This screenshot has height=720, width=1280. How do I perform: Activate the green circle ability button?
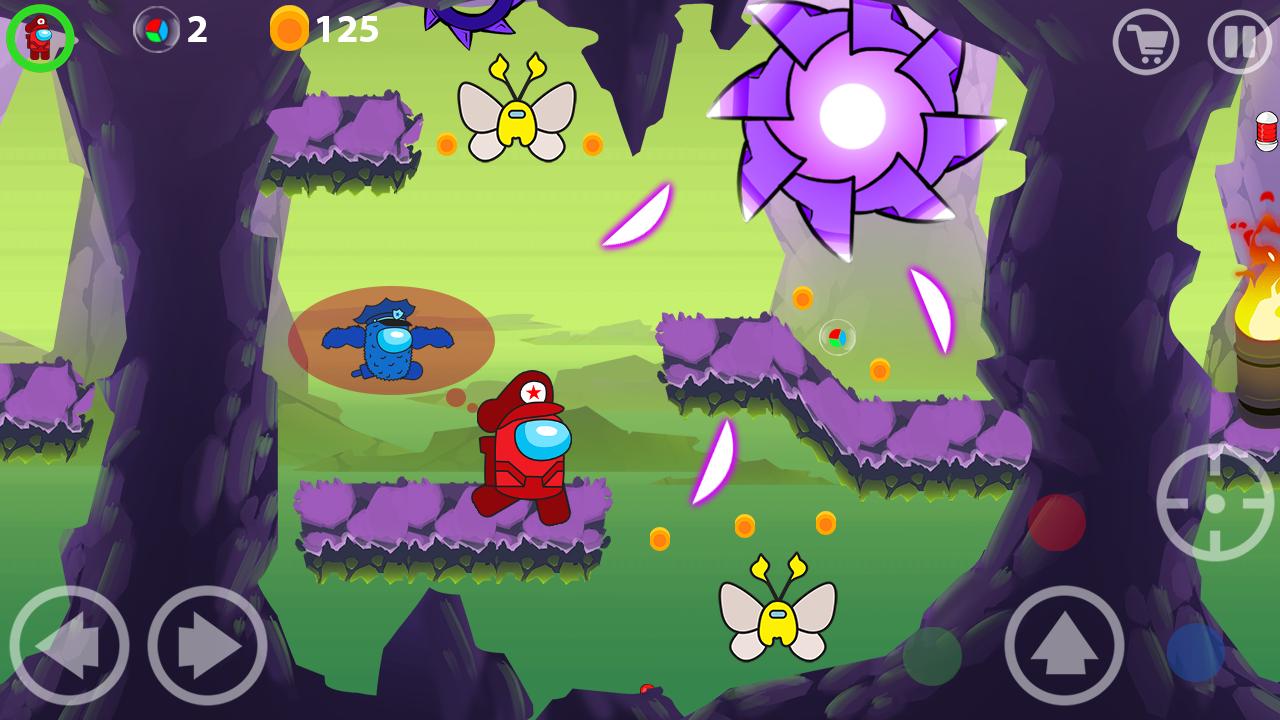point(932,656)
